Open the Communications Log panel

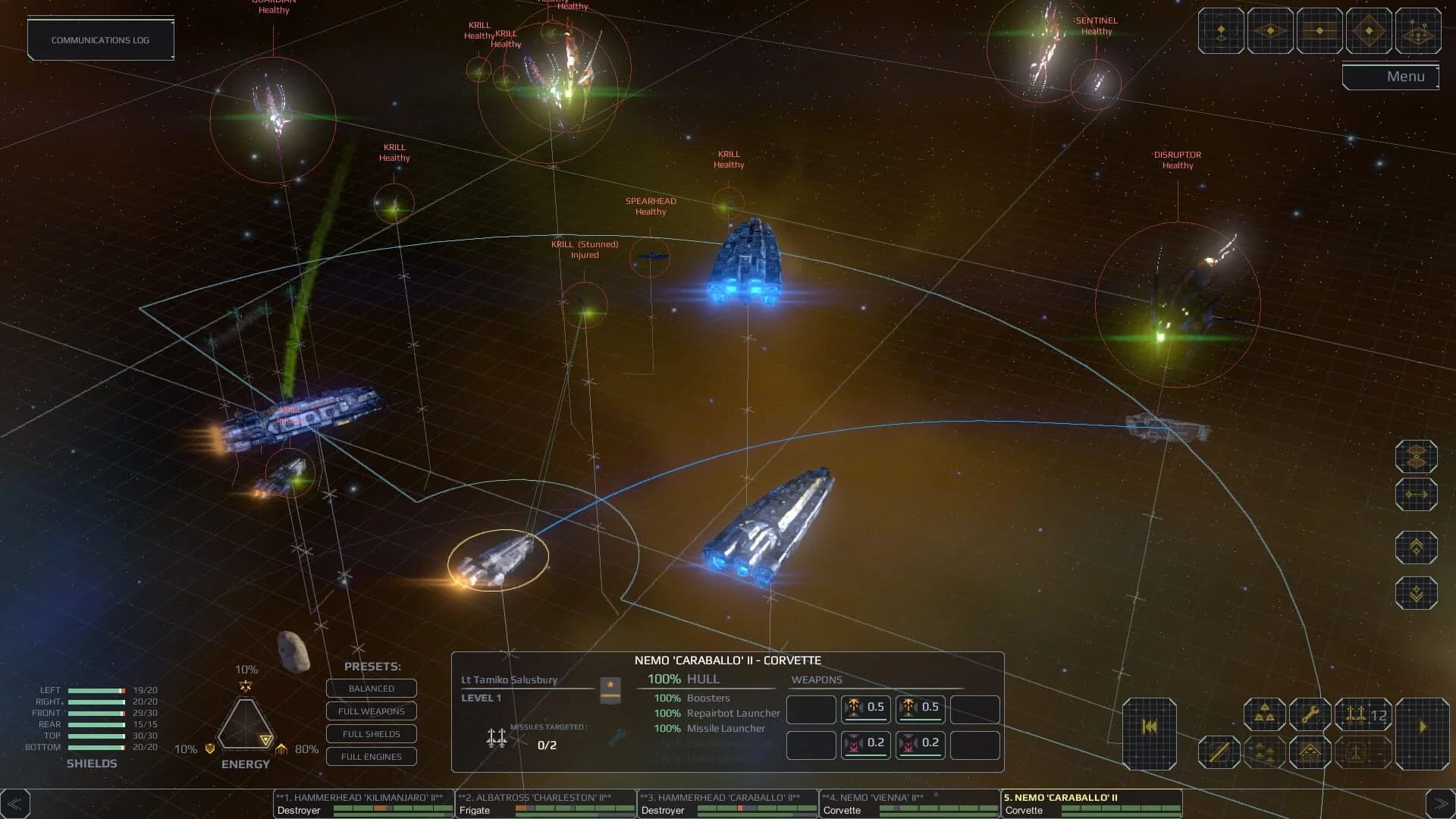[100, 39]
